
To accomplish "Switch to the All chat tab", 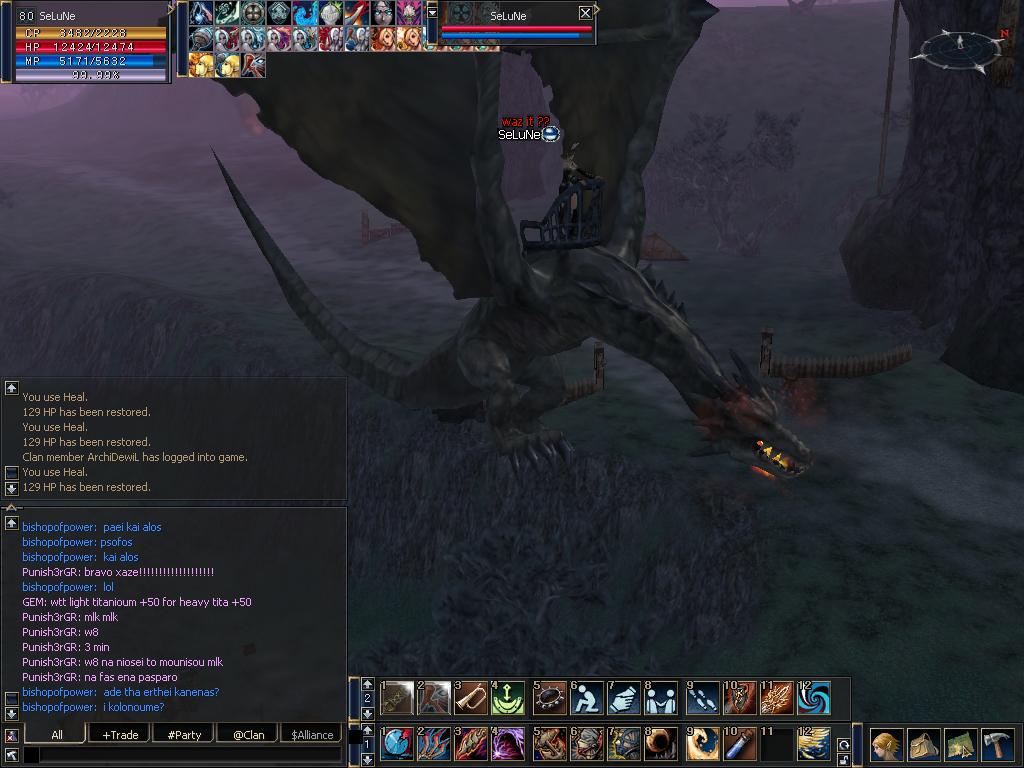I will pyautogui.click(x=57, y=735).
